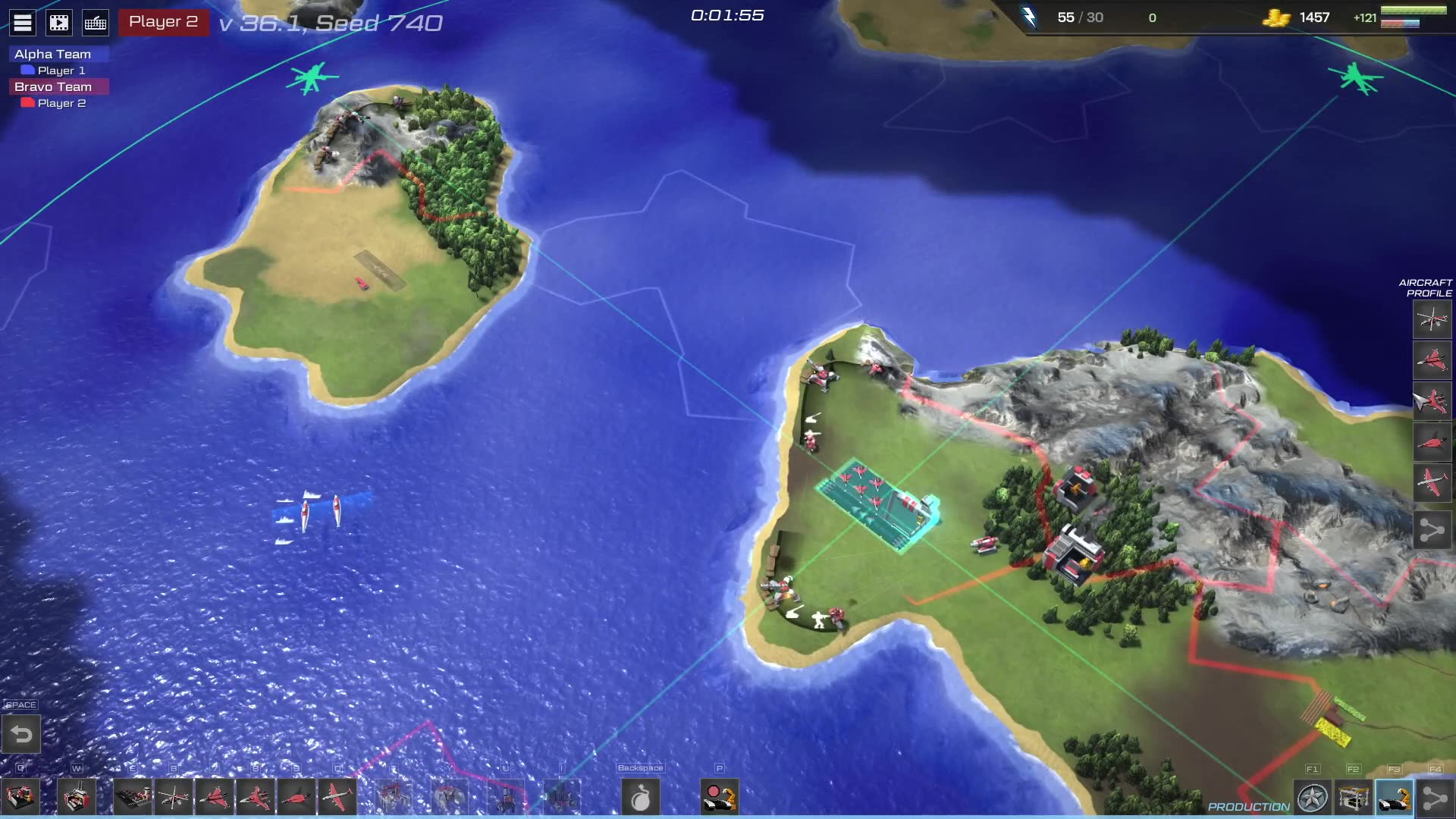Switch to the factory structures tab

point(1354,799)
